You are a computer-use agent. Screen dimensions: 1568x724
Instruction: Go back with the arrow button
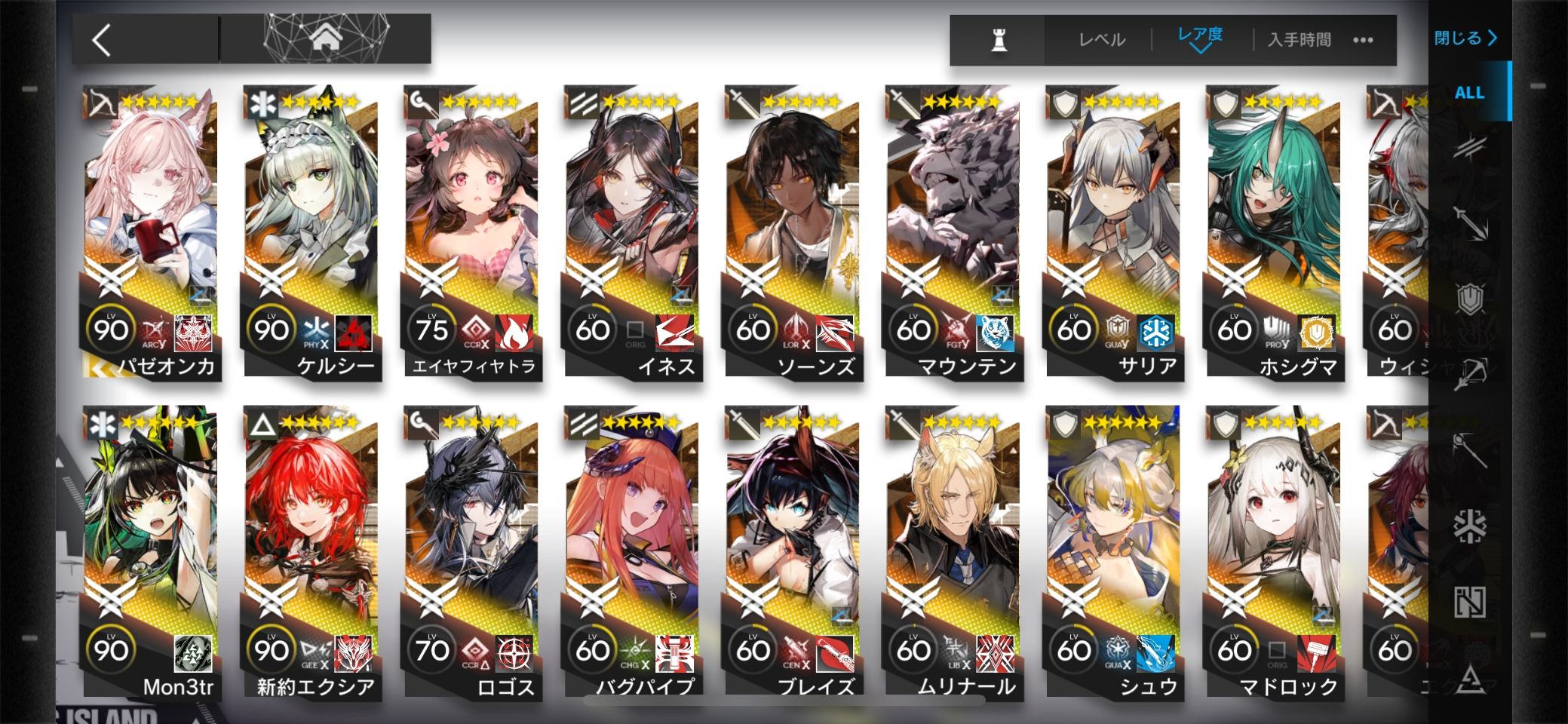pos(103,39)
